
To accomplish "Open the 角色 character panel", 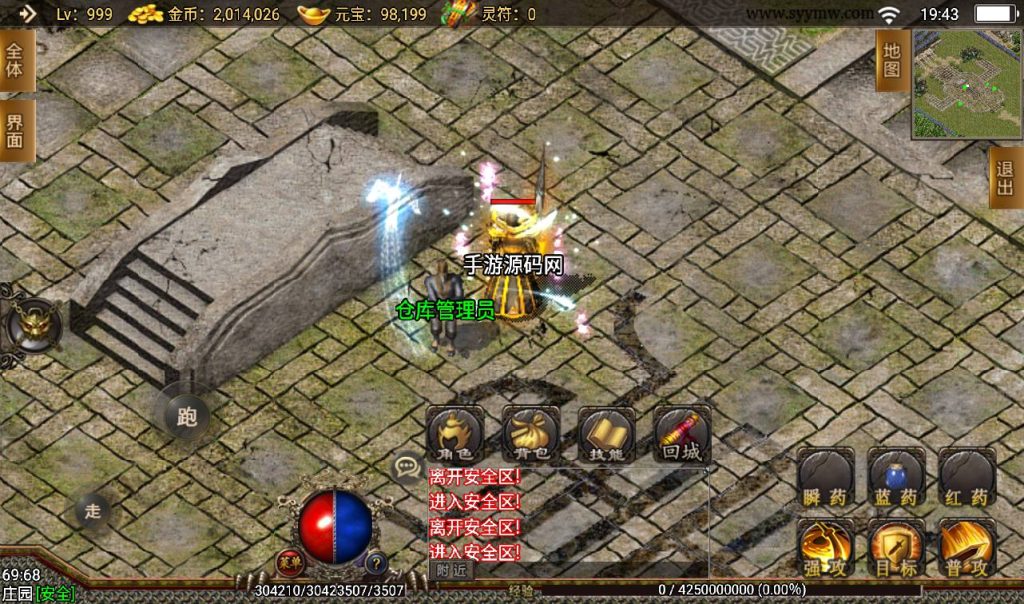I will click(456, 433).
